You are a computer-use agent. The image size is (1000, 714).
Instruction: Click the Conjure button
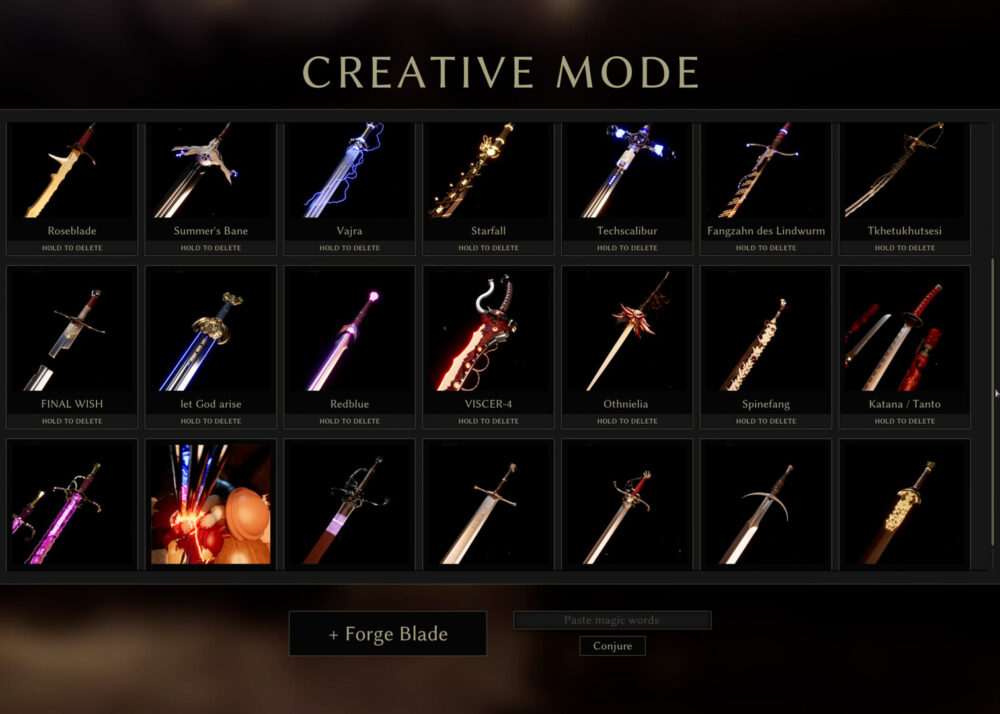[x=612, y=646]
